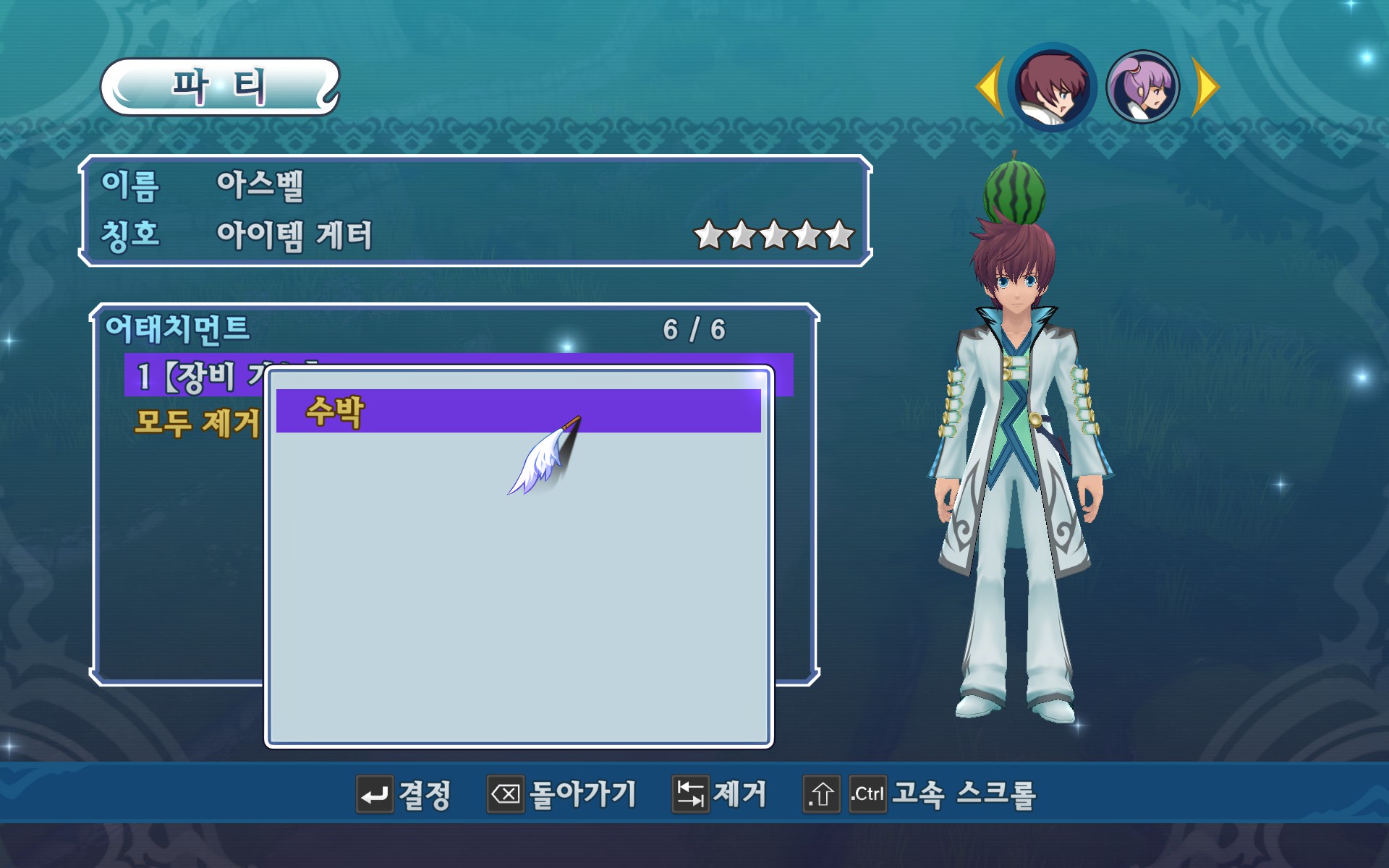Select the purple-haired Sophie portrait

point(1143,88)
